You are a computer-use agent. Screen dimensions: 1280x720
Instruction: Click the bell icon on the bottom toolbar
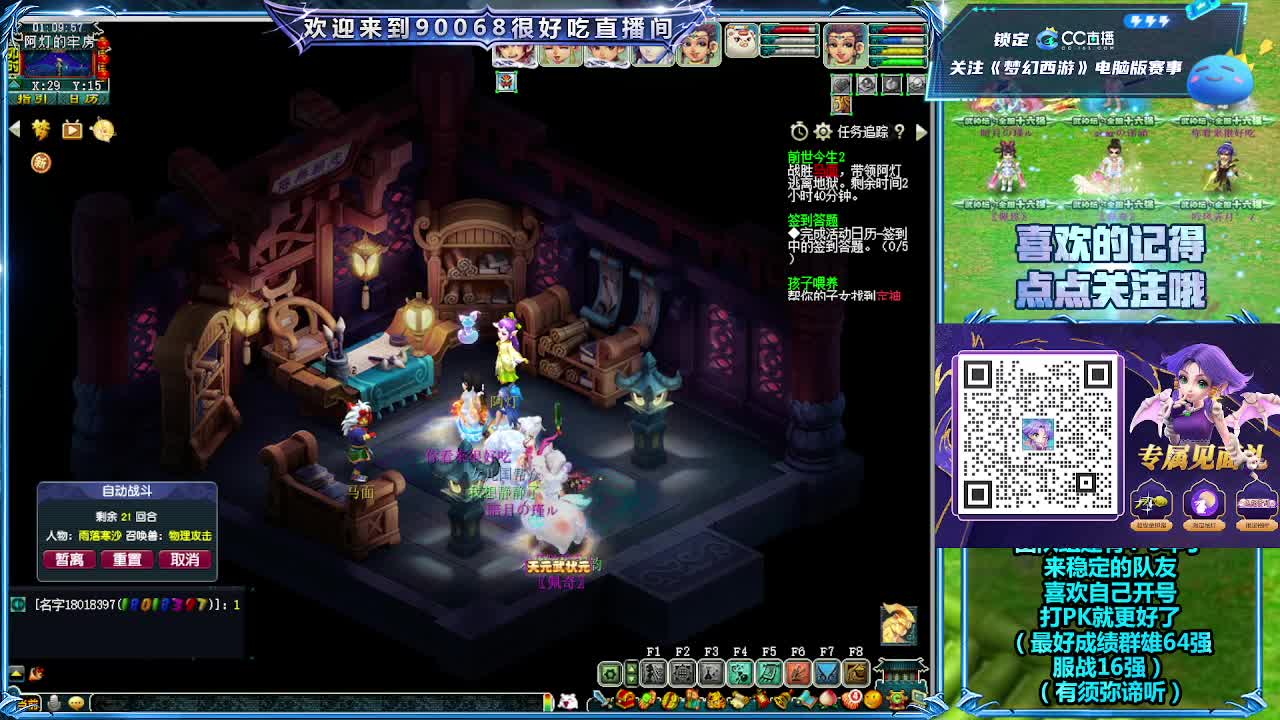(x=779, y=700)
